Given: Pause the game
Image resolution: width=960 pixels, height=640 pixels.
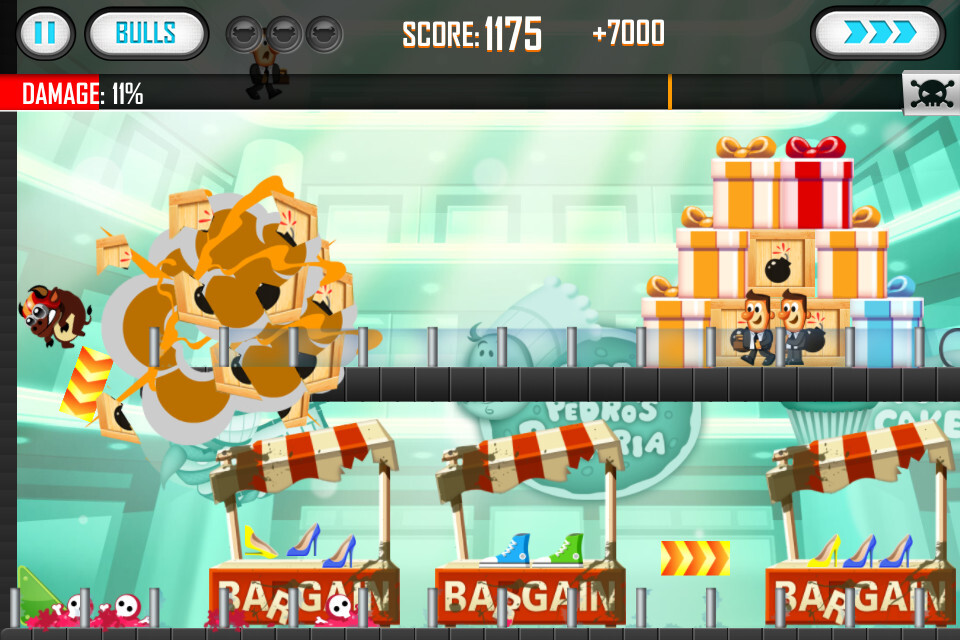Looking at the screenshot, I should (45, 34).
